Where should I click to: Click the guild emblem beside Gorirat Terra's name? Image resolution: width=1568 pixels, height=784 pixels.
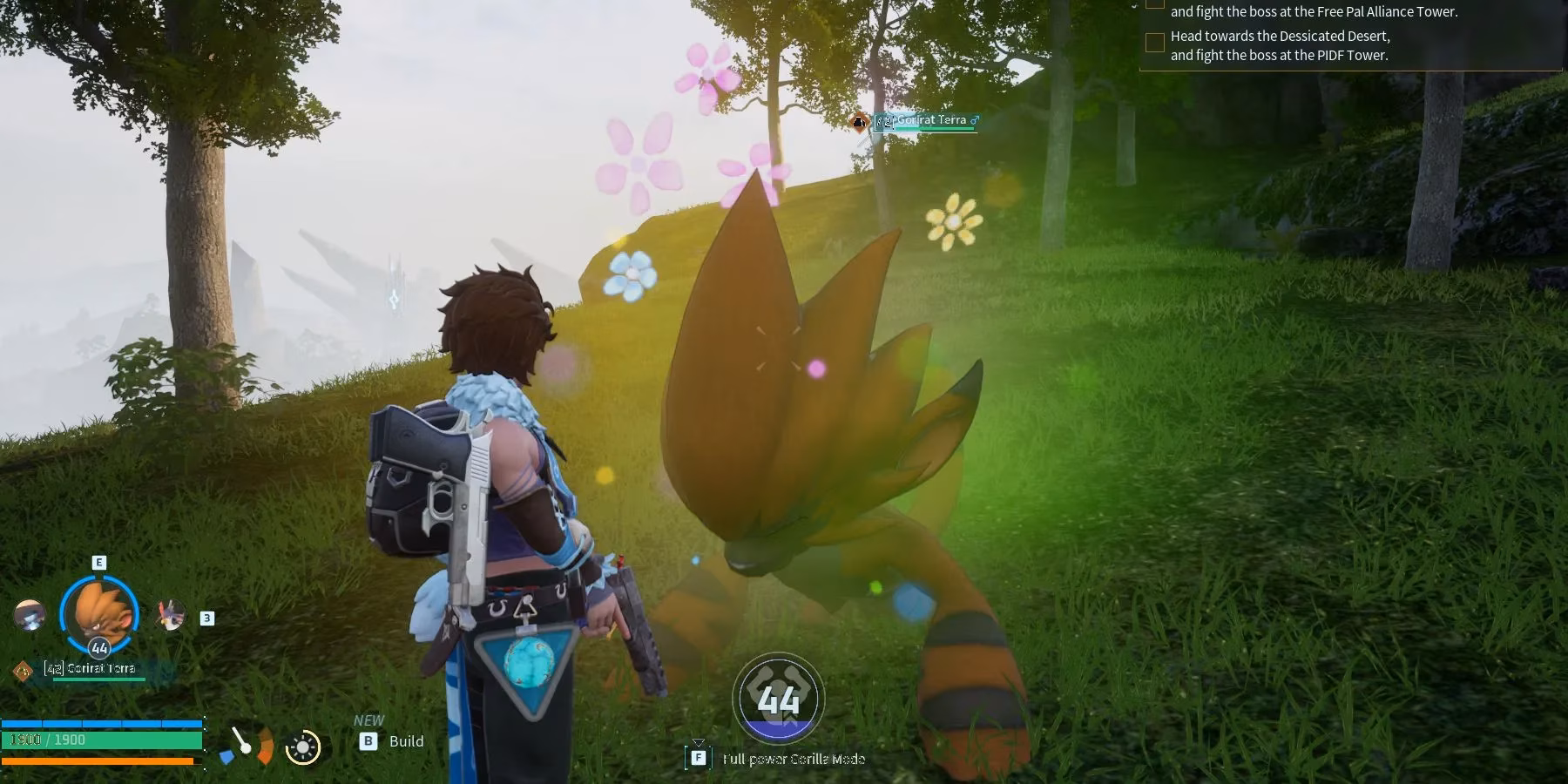pyautogui.click(x=23, y=670)
